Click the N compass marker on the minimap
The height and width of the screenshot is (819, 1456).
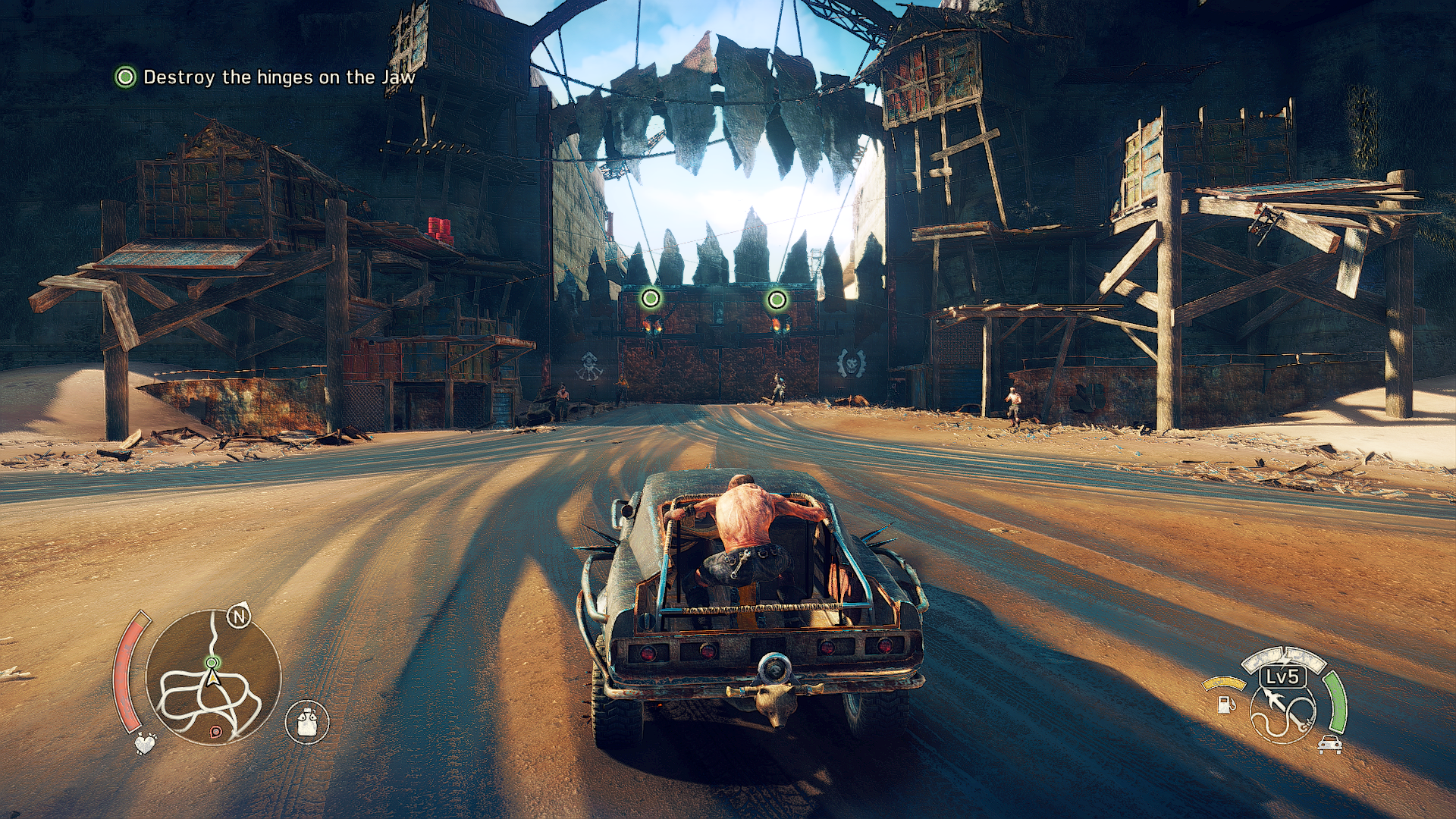240,617
